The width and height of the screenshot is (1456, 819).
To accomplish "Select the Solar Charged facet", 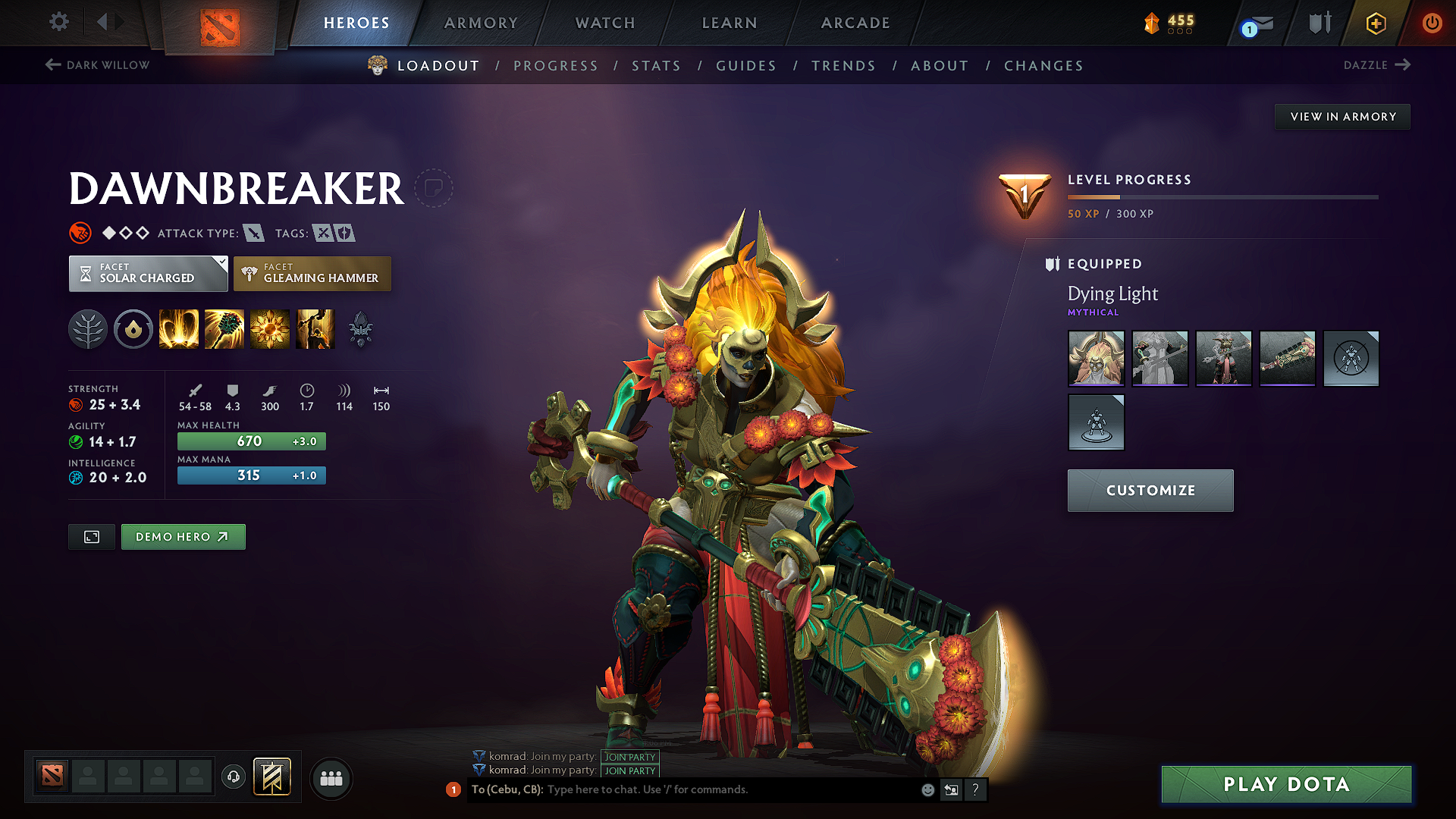I will point(148,274).
